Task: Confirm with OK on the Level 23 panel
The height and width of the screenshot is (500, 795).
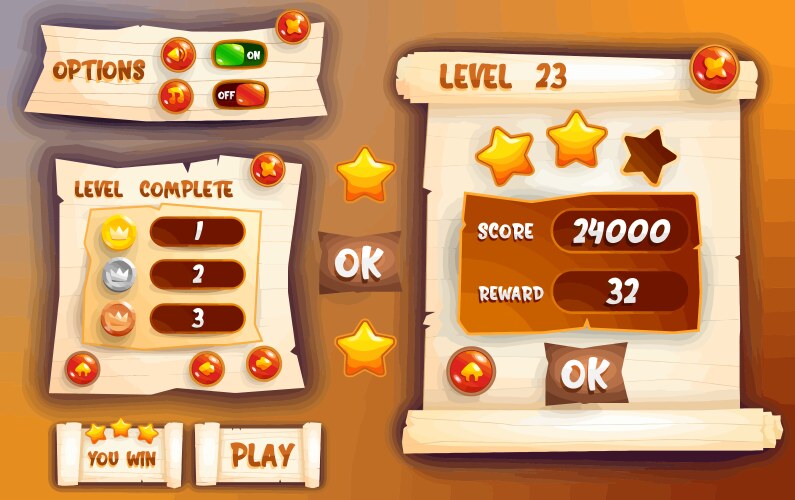Action: coord(586,373)
